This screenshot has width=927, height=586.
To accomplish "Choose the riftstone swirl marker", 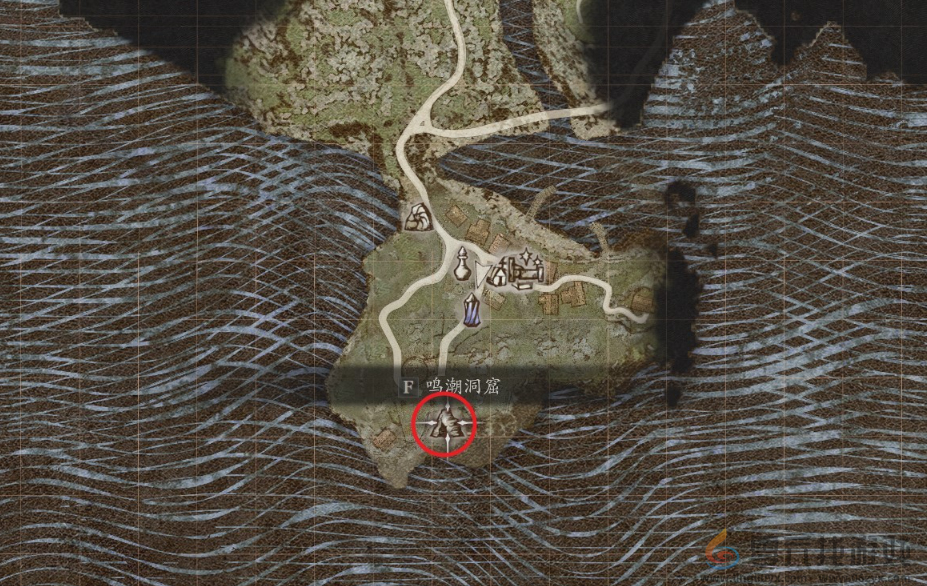I will point(416,216).
